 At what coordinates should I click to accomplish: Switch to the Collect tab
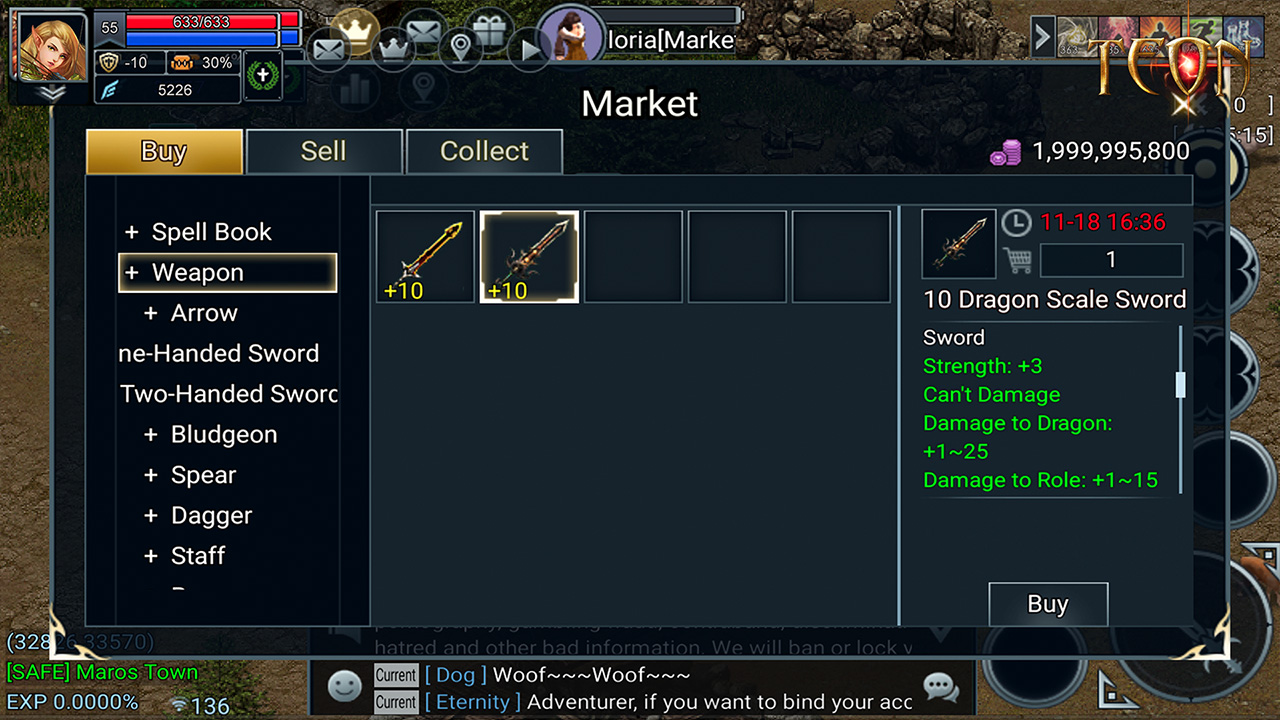(484, 151)
